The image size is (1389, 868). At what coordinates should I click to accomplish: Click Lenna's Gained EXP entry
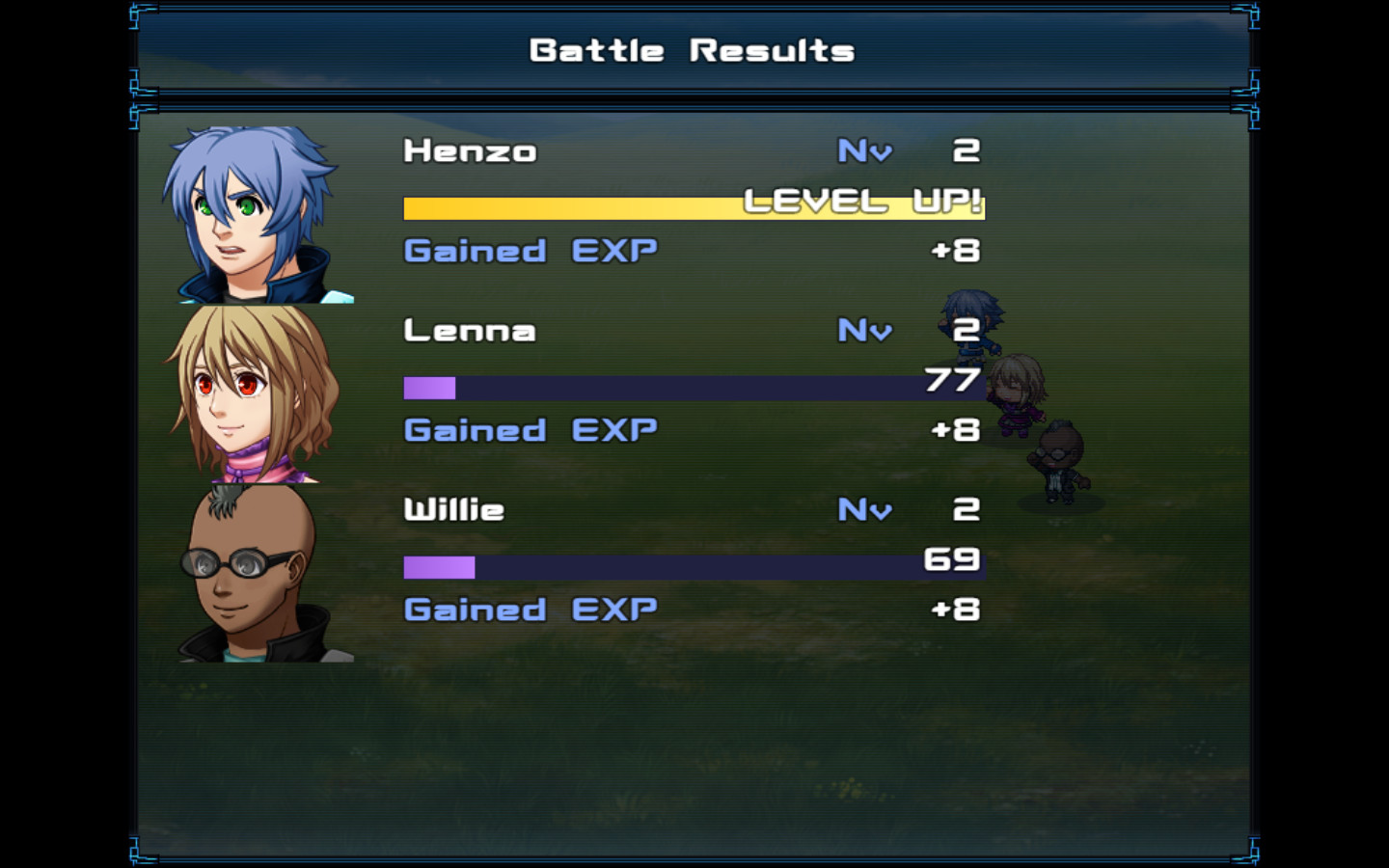point(529,430)
